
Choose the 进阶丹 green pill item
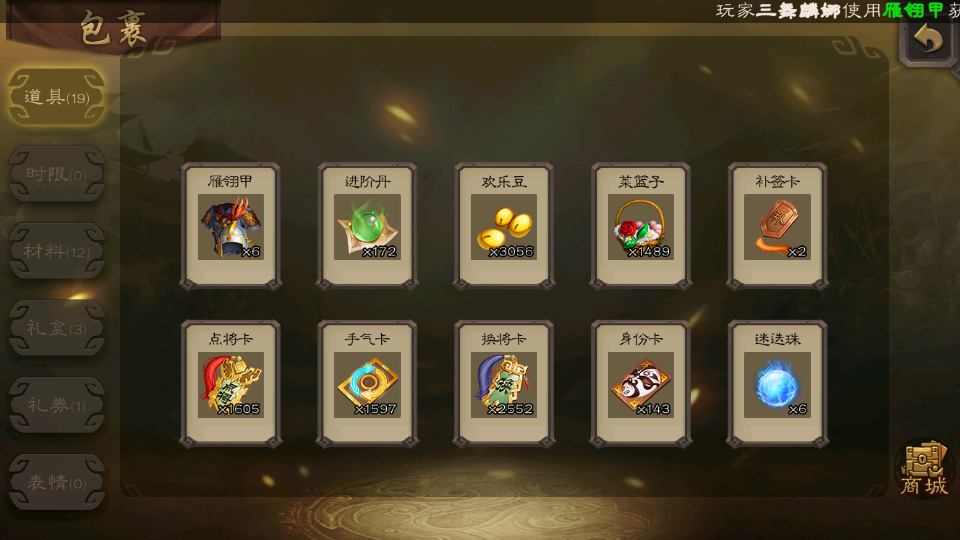coord(367,226)
